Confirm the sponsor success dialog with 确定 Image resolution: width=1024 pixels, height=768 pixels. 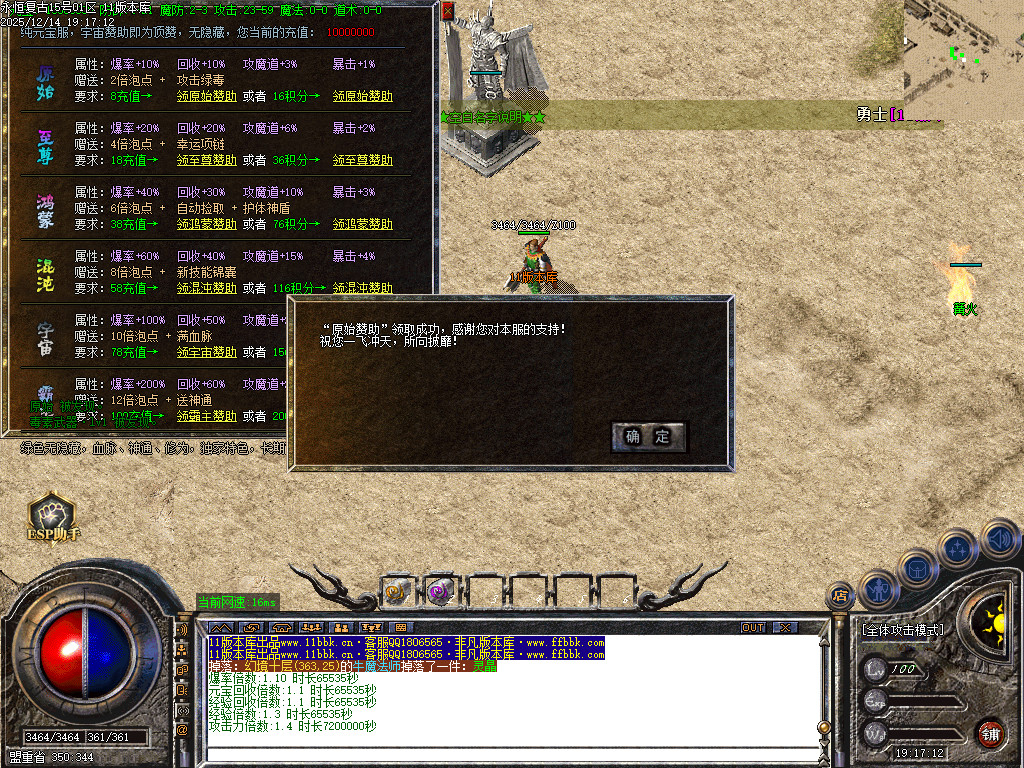[648, 437]
